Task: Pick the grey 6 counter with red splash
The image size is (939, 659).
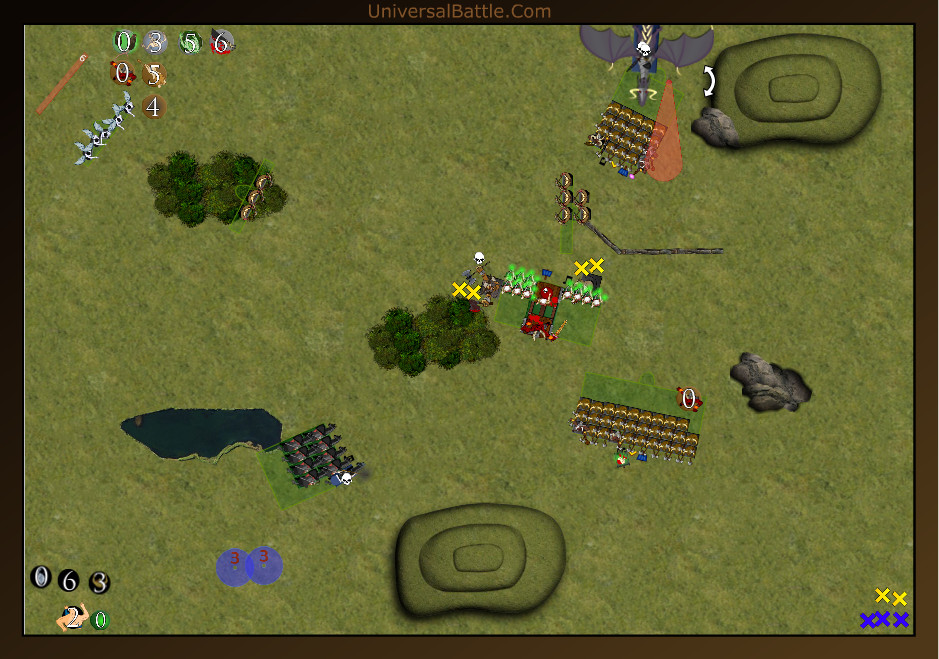Action: point(221,42)
